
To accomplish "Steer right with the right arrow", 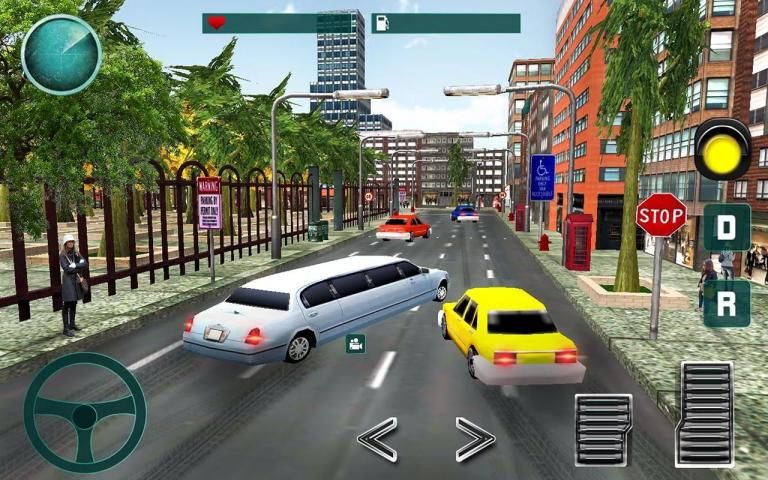I will pos(475,439).
